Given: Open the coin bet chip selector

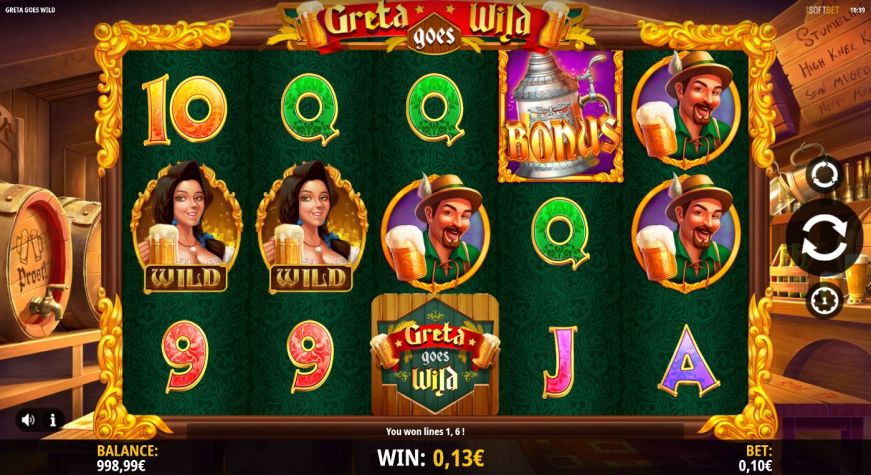Looking at the screenshot, I should (x=825, y=298).
